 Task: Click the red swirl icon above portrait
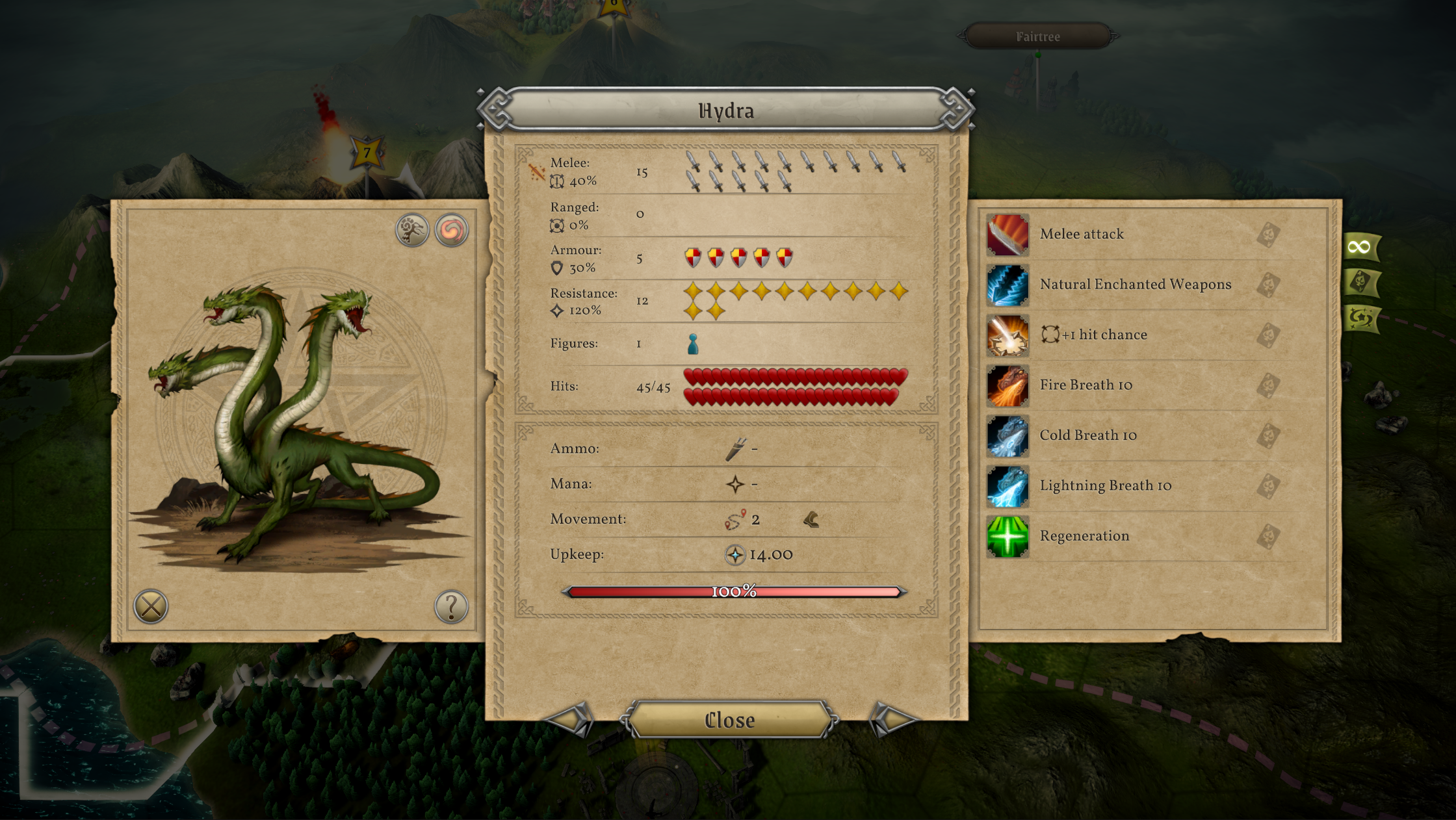tap(451, 230)
